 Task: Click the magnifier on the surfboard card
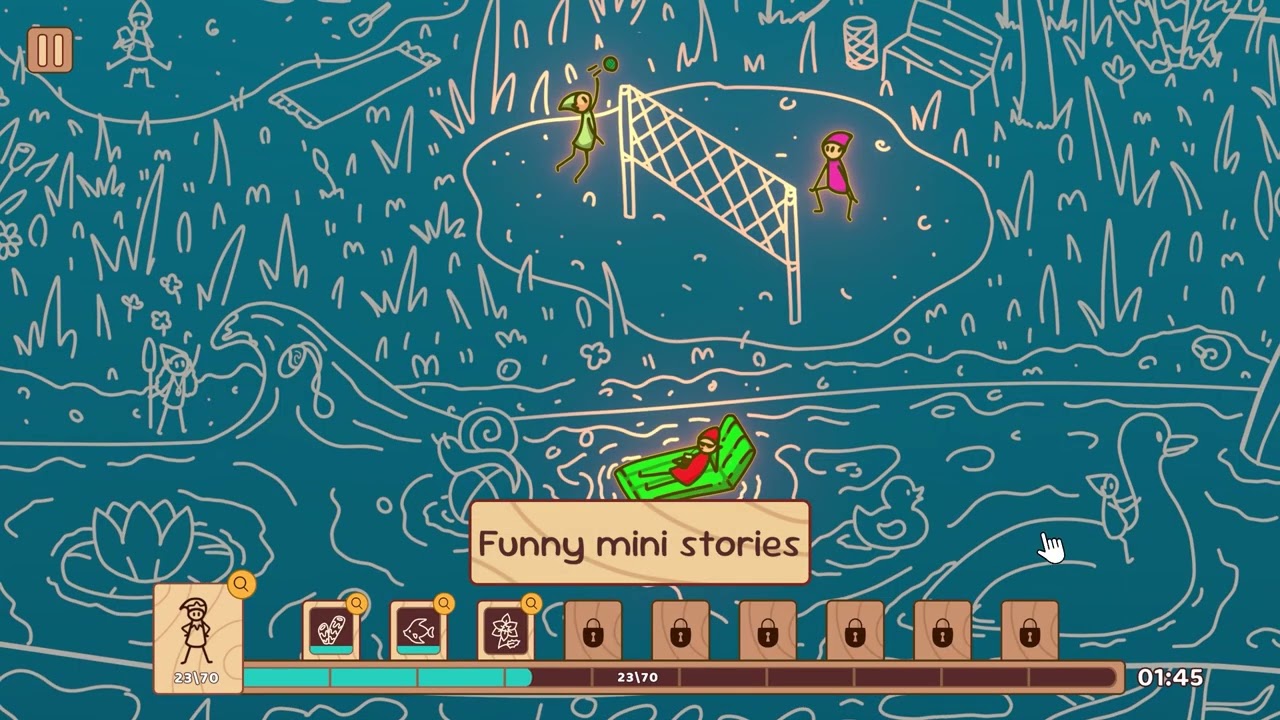(x=356, y=604)
